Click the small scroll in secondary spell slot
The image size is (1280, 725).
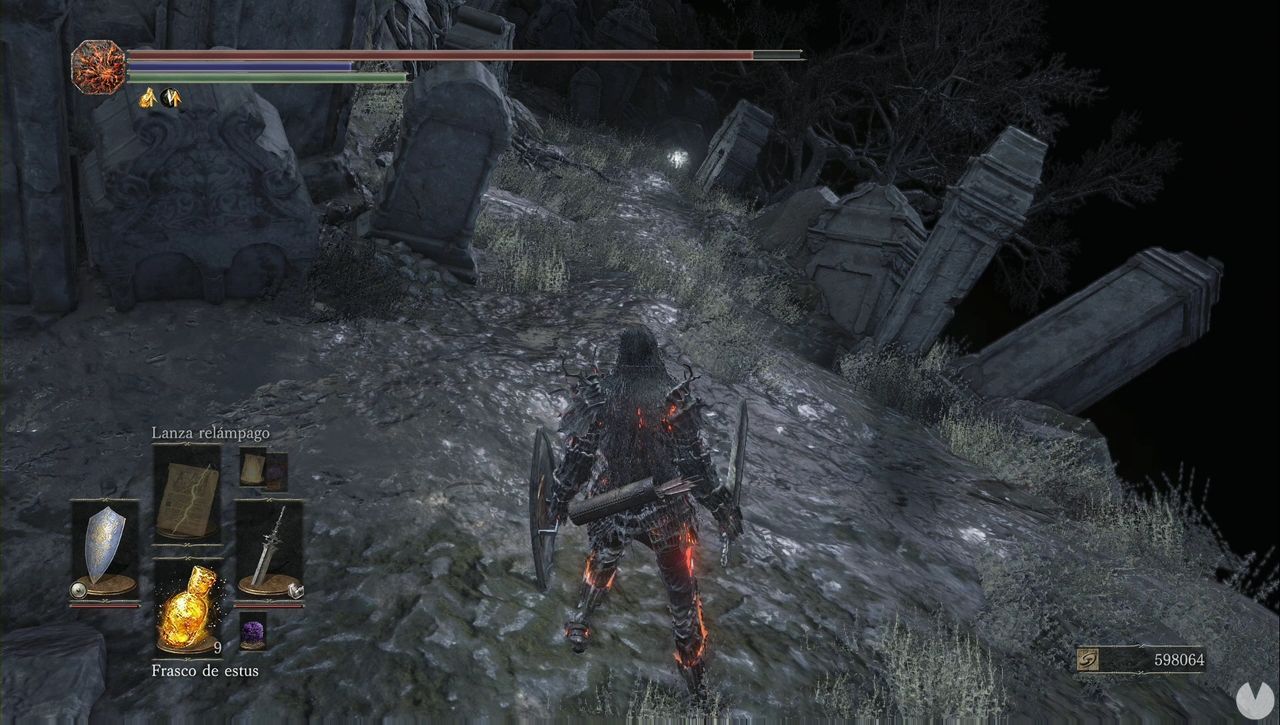point(253,470)
